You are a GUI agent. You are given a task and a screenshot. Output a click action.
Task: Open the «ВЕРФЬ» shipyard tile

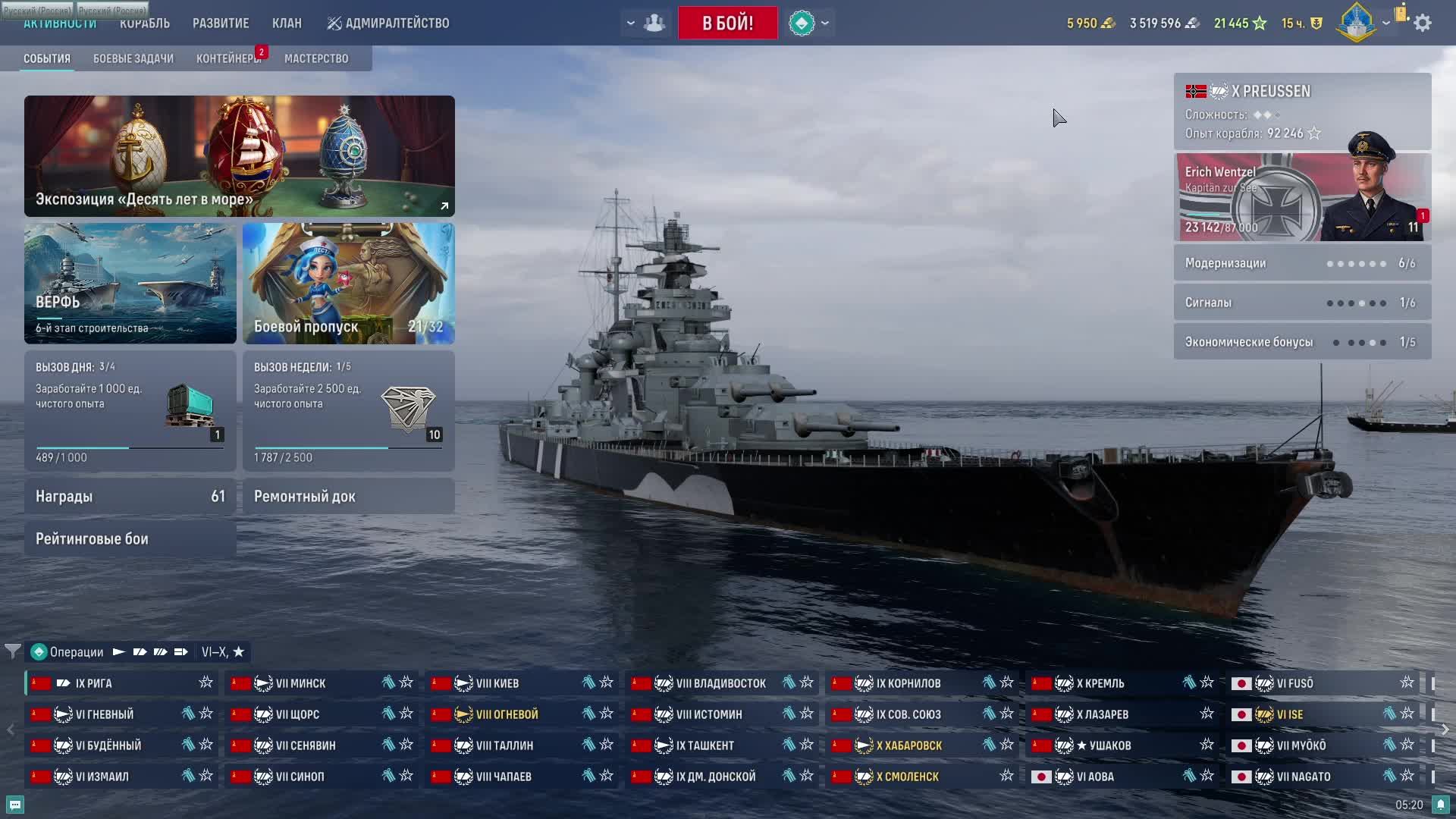[x=130, y=283]
